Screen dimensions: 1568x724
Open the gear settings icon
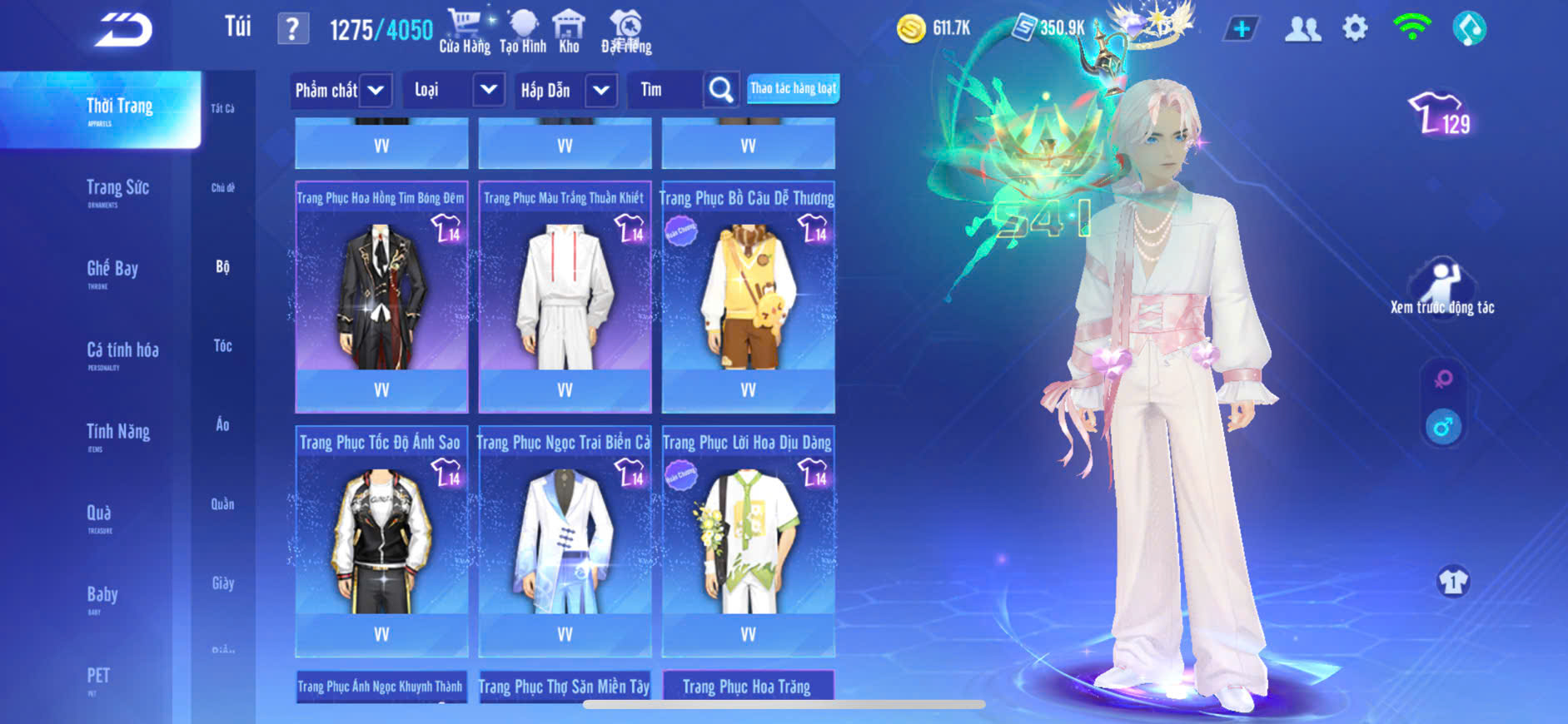point(1355,29)
